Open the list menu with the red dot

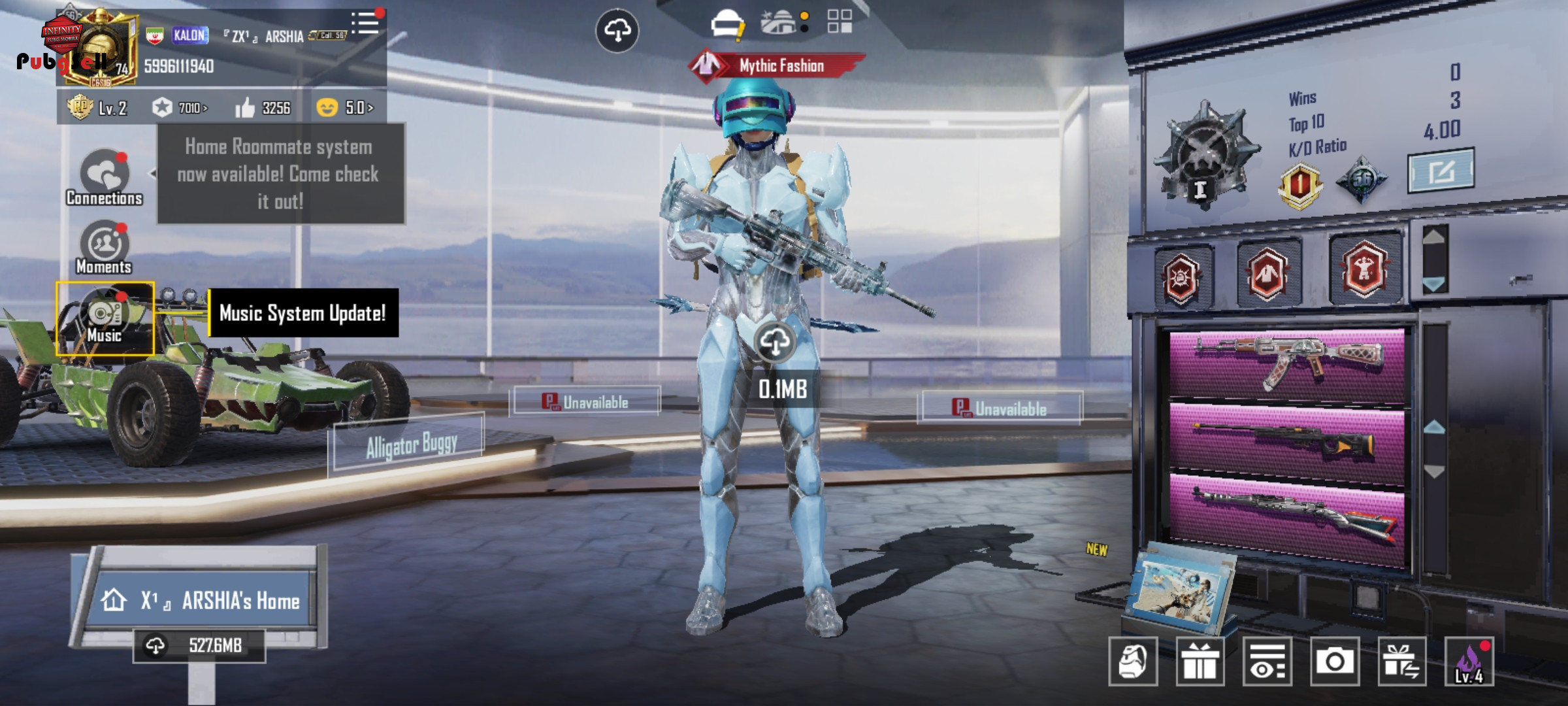(366, 24)
